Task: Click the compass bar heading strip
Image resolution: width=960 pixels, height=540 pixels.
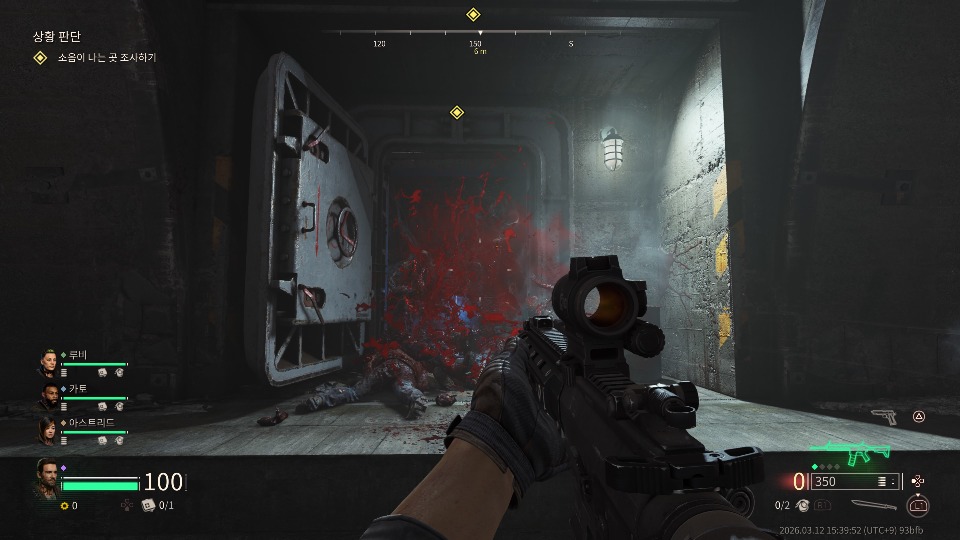Action: [x=474, y=33]
